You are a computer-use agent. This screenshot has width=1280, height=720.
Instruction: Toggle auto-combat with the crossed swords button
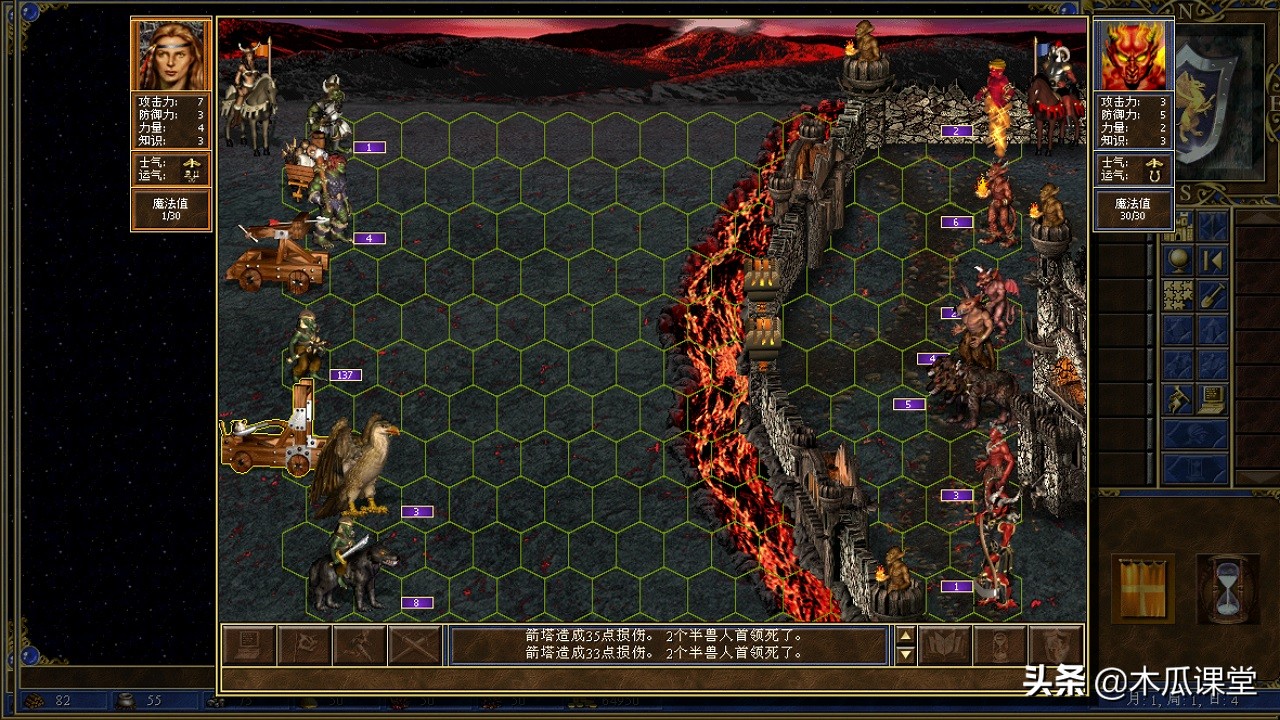pos(414,645)
